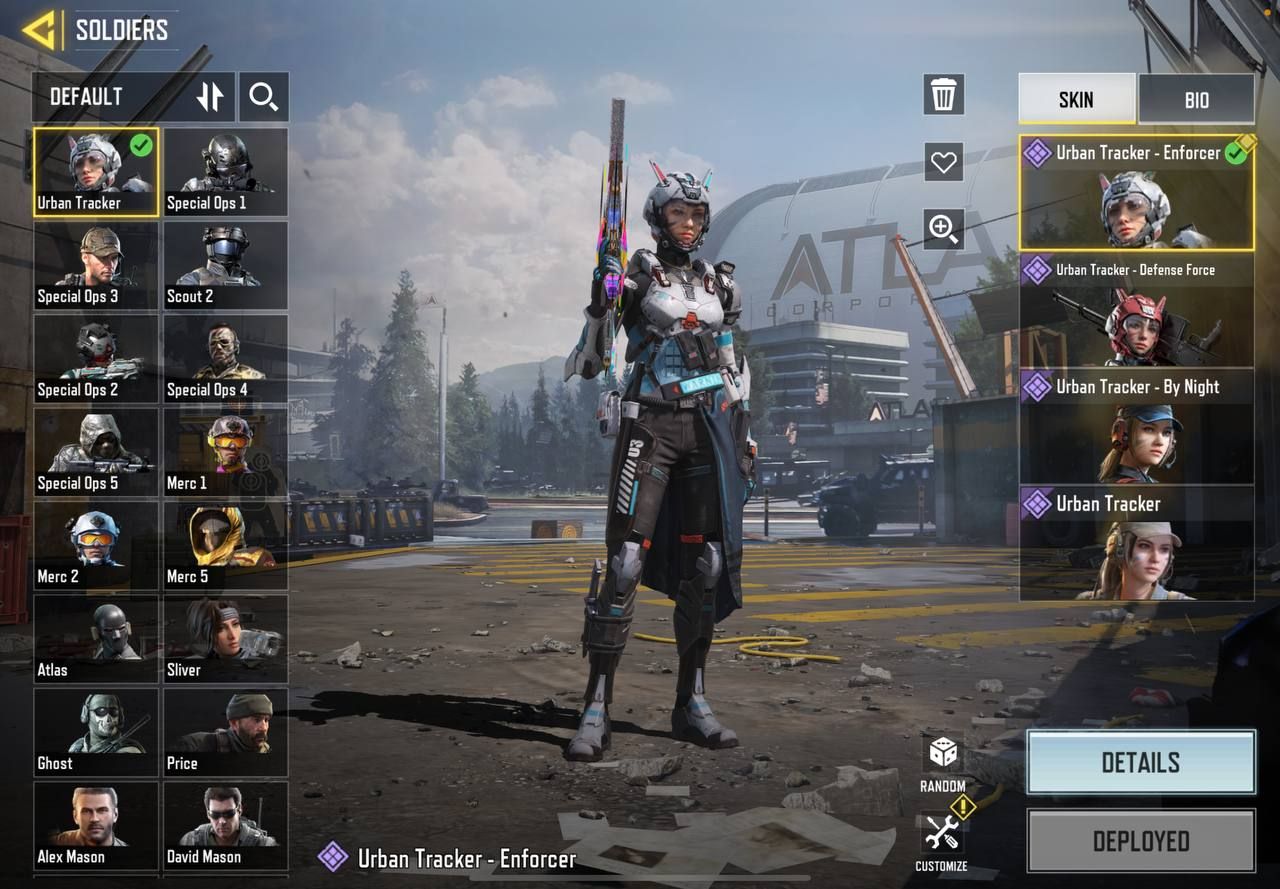Screen dimensions: 1280x889
Task: Select the Urban Tracker - By Night skin
Action: point(1136,427)
